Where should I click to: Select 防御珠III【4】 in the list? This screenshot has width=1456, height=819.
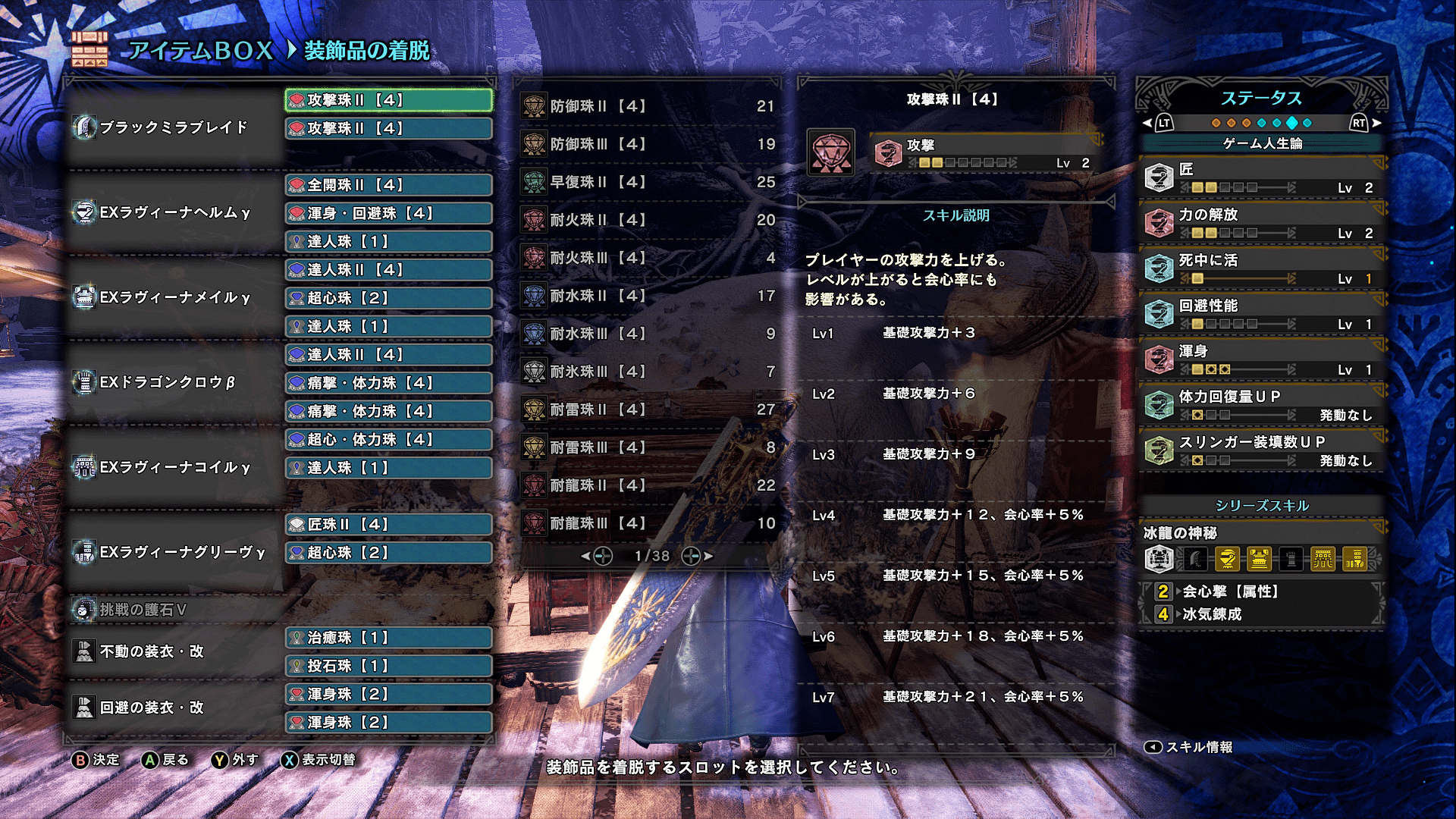click(648, 144)
